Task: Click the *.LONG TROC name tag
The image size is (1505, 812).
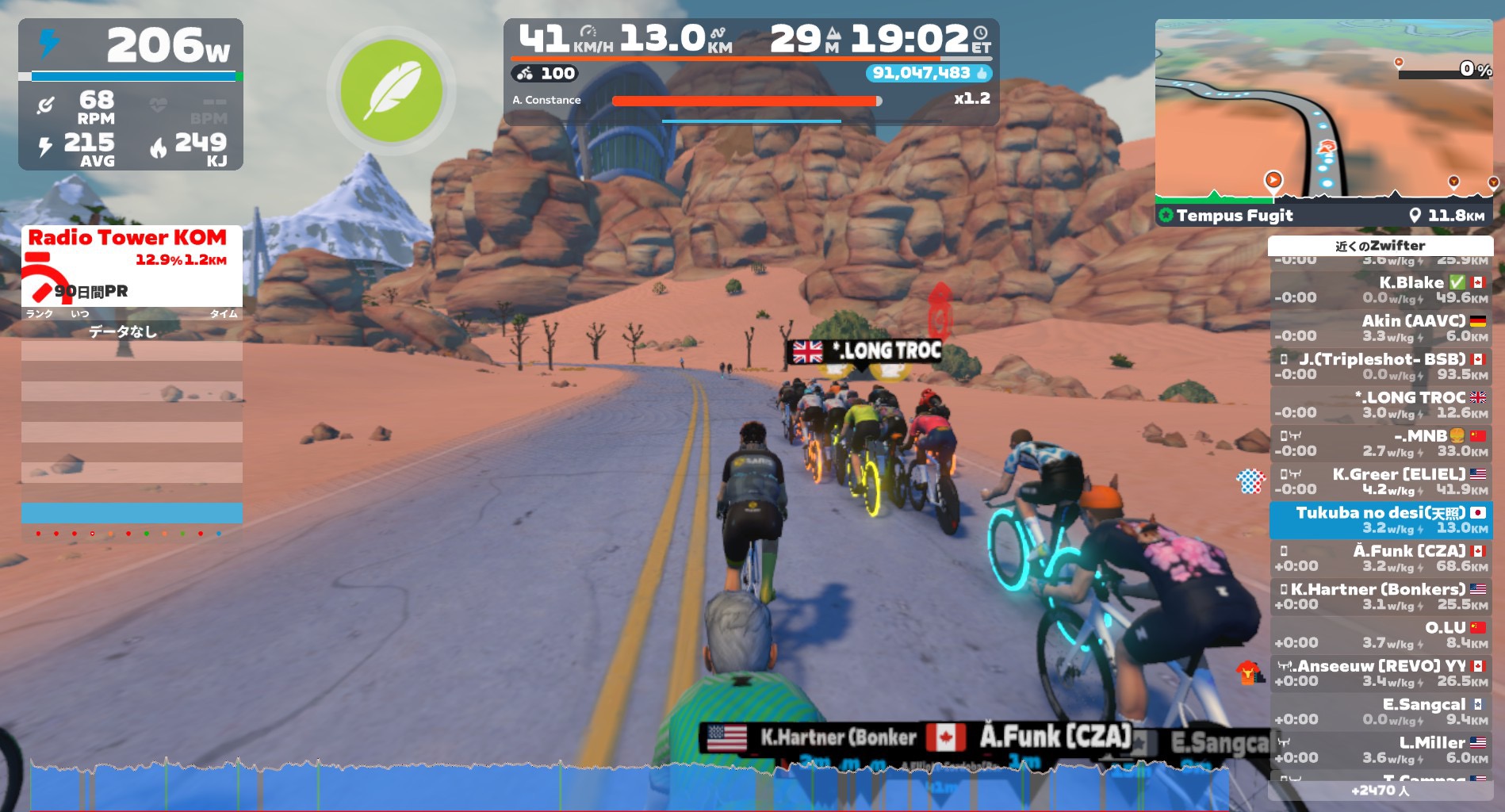Action: tap(867, 351)
